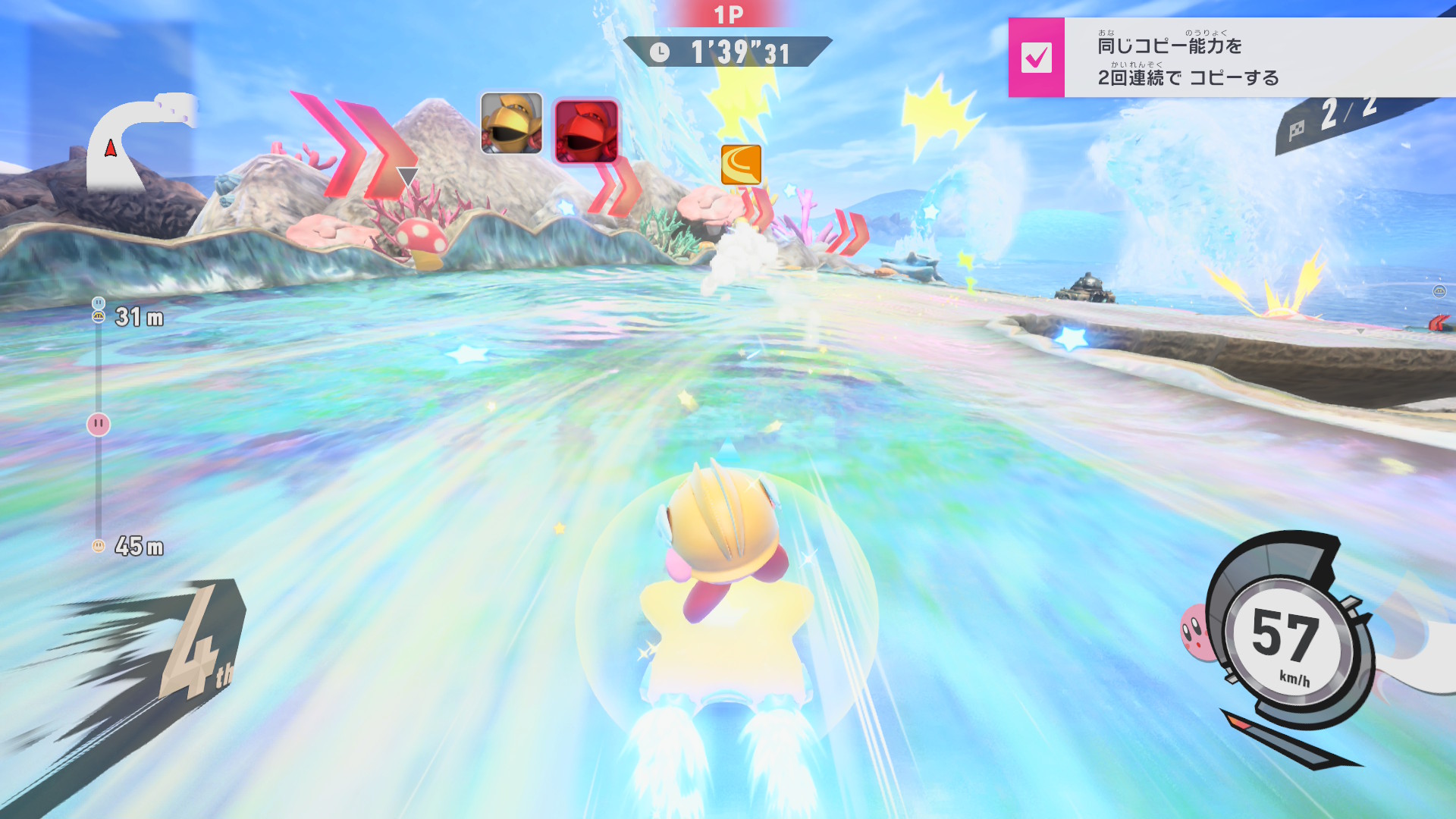Screen dimensions: 1456x819
Task: Click the gold knight rival portrait
Action: pyautogui.click(x=512, y=123)
